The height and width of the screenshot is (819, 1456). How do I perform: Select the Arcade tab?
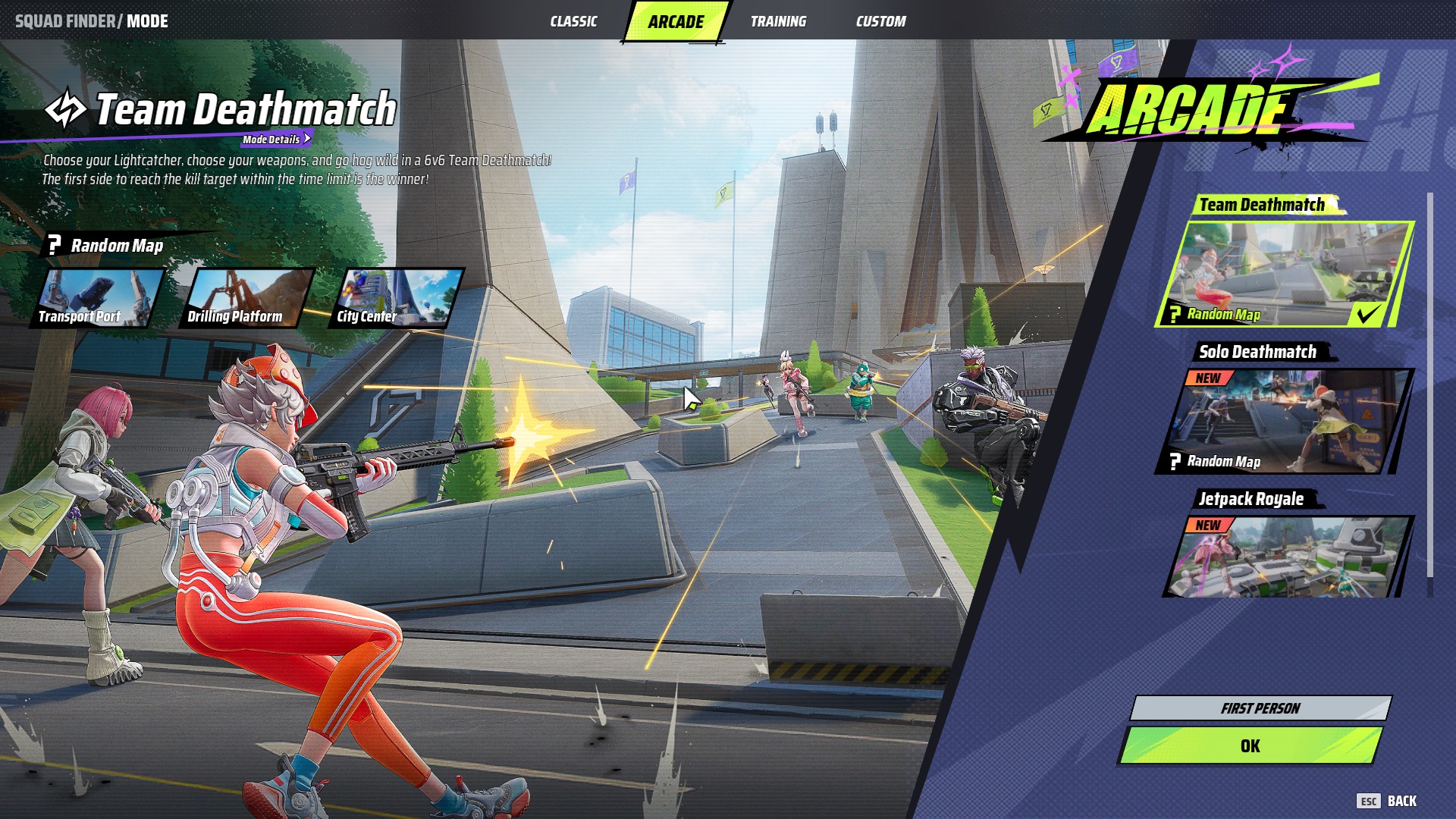(x=676, y=21)
